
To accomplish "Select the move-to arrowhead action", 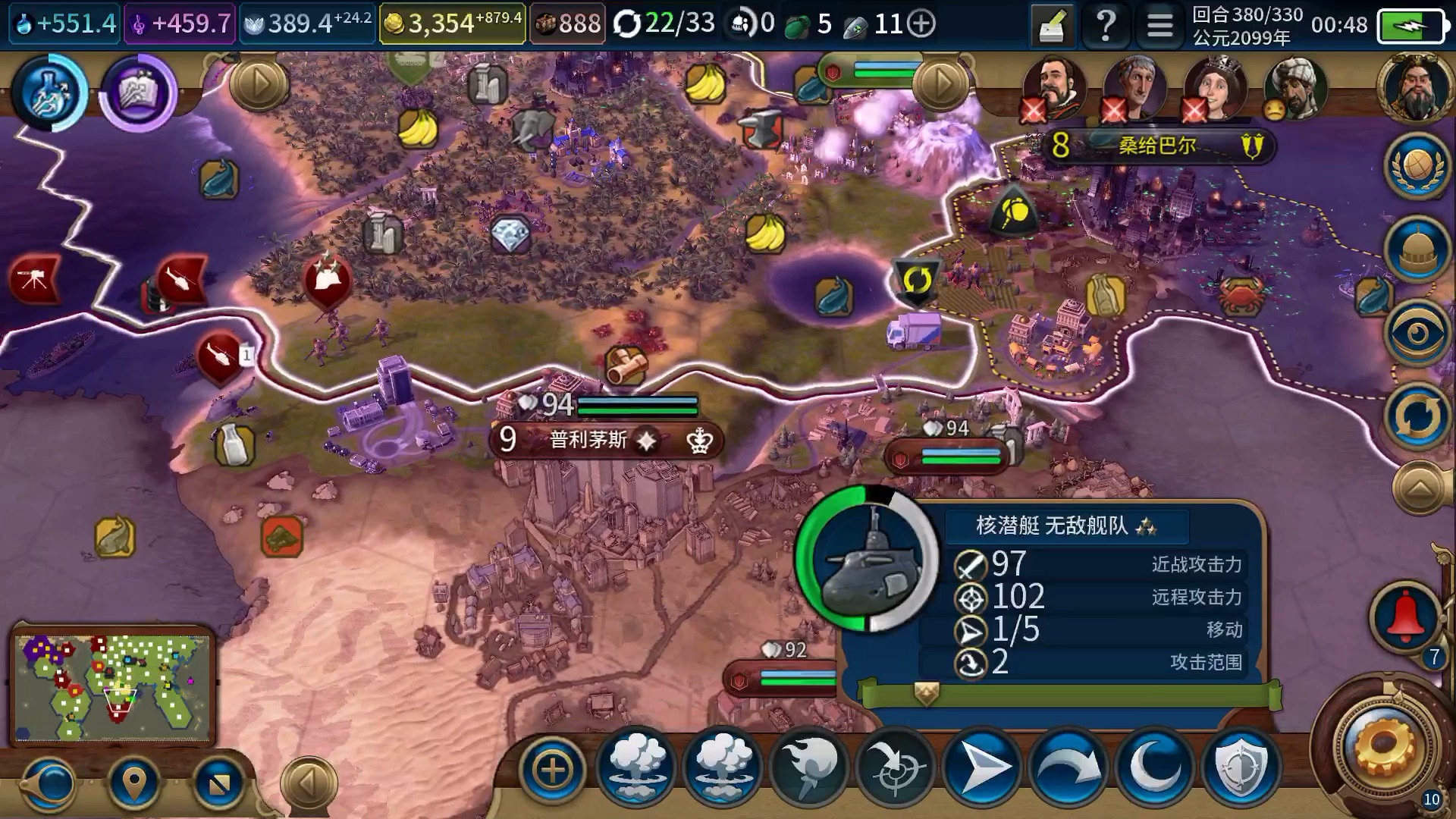I will (x=983, y=768).
